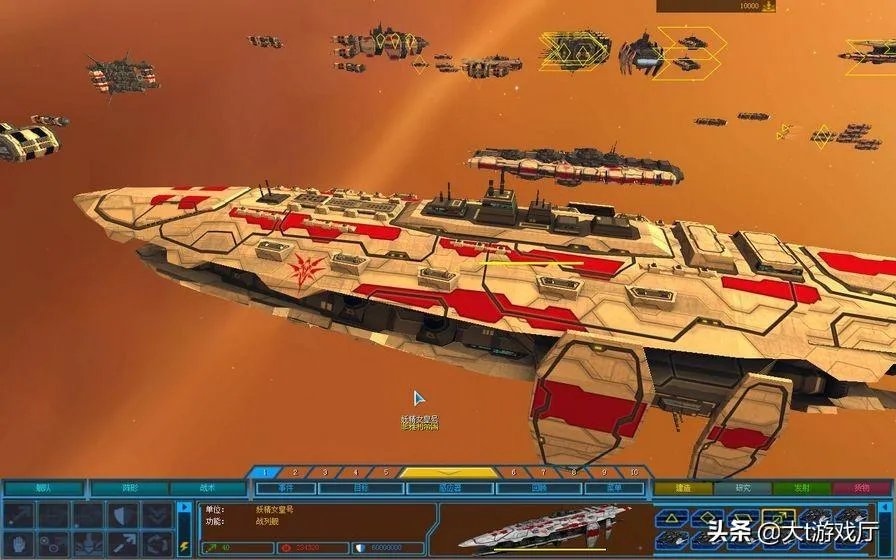This screenshot has height=560, width=896.
Task: Select control group tab 1
Action: (264, 472)
